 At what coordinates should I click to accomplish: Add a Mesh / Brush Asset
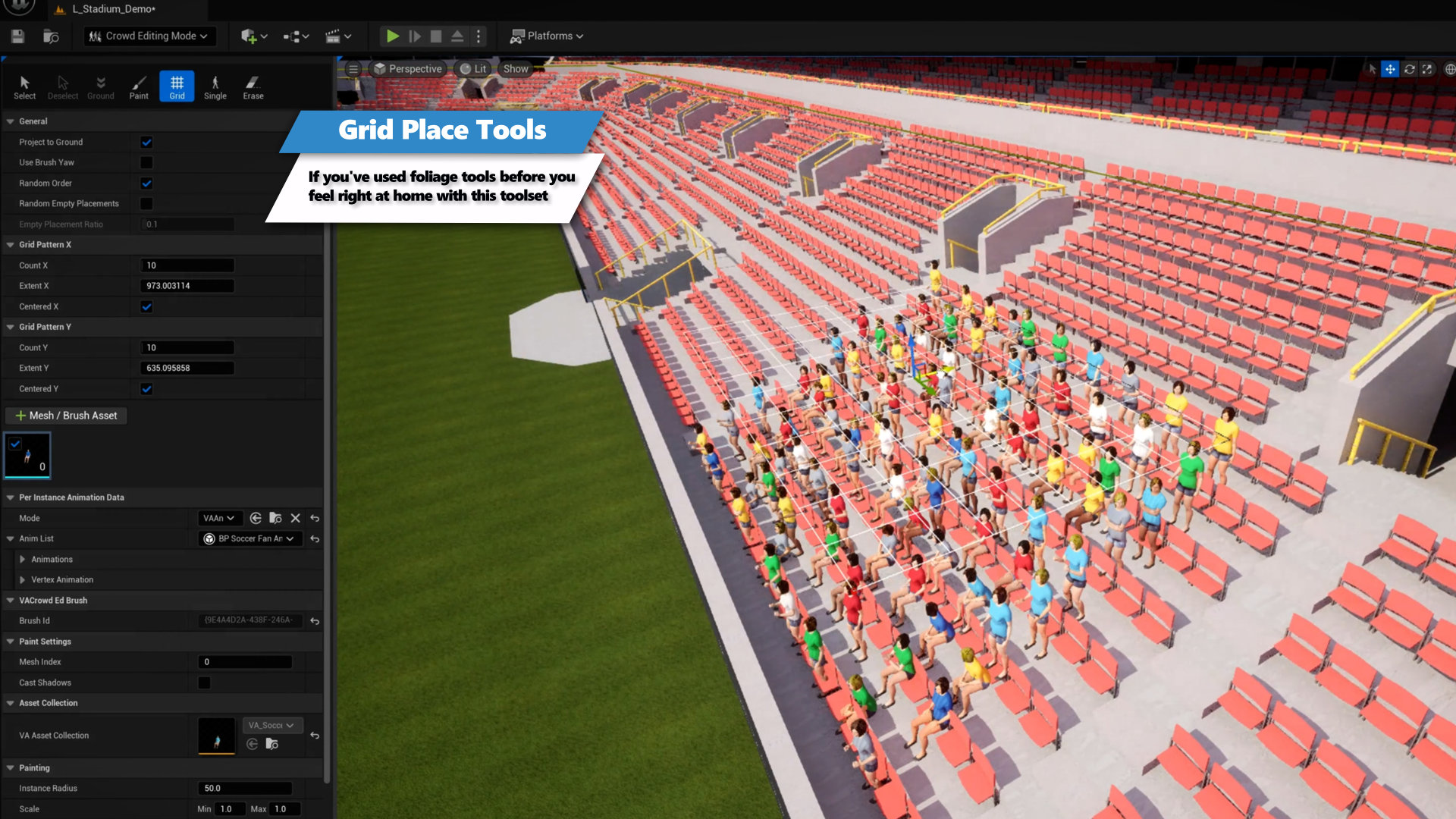point(67,416)
